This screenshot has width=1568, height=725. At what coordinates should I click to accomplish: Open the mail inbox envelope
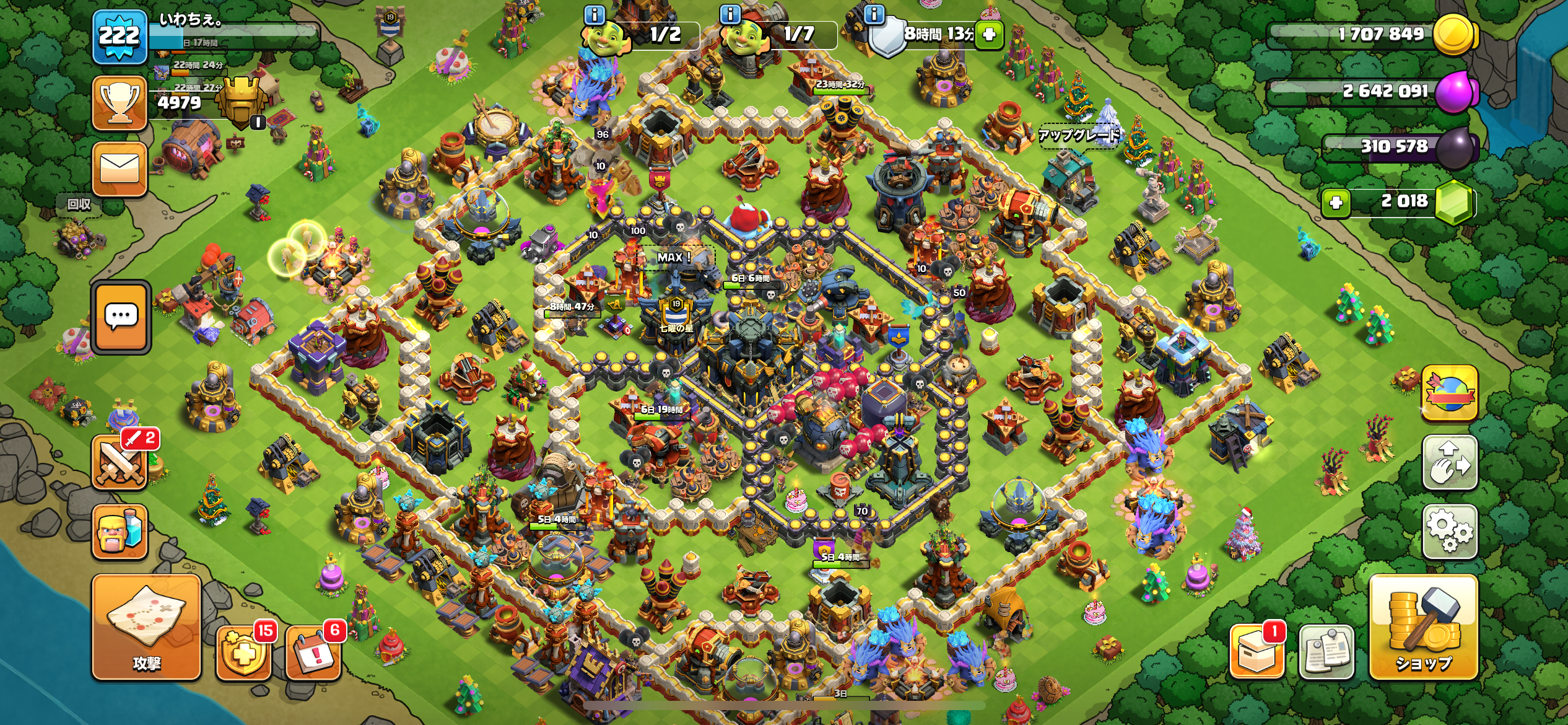(x=120, y=169)
